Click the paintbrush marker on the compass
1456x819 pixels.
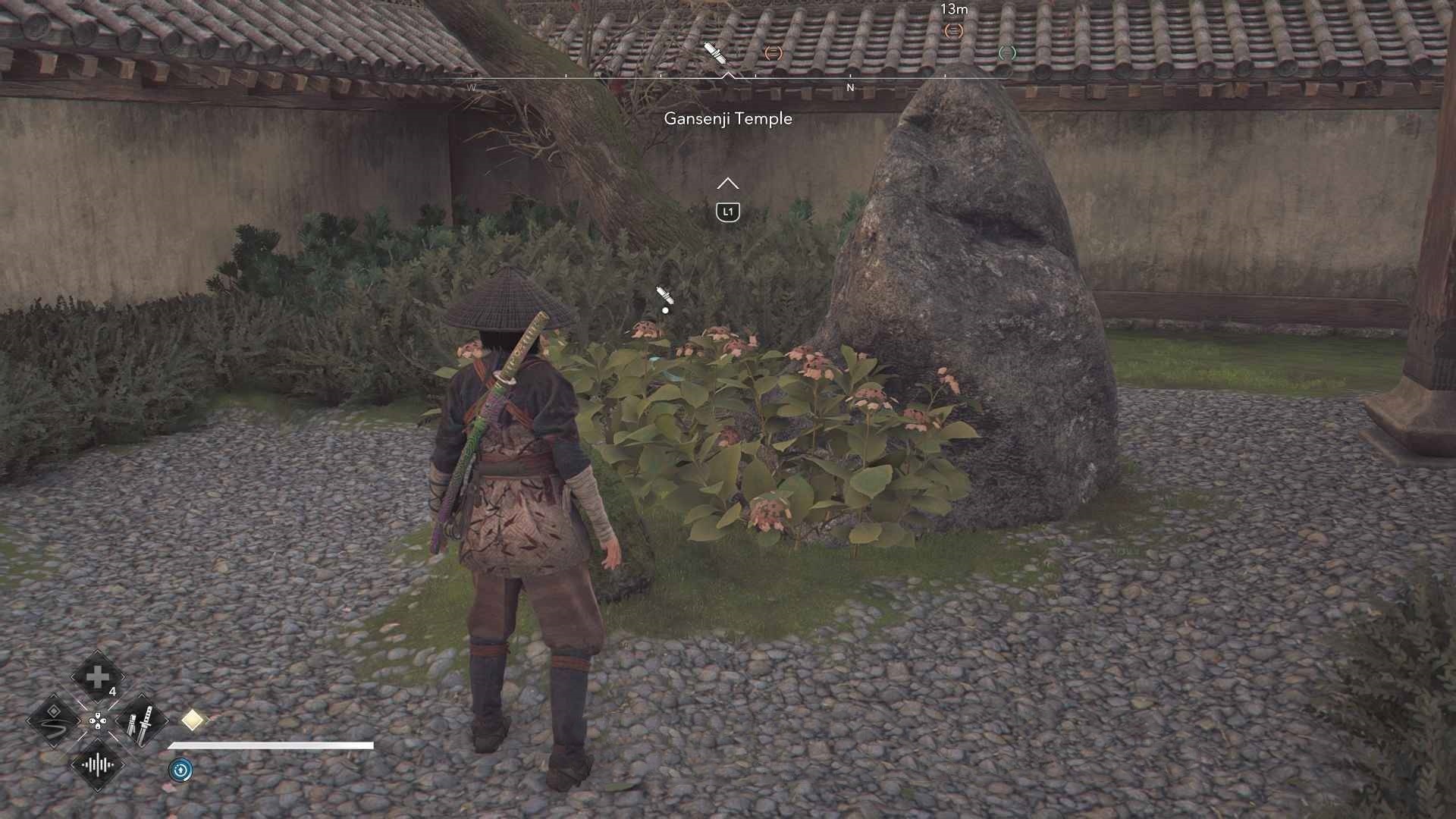click(714, 53)
